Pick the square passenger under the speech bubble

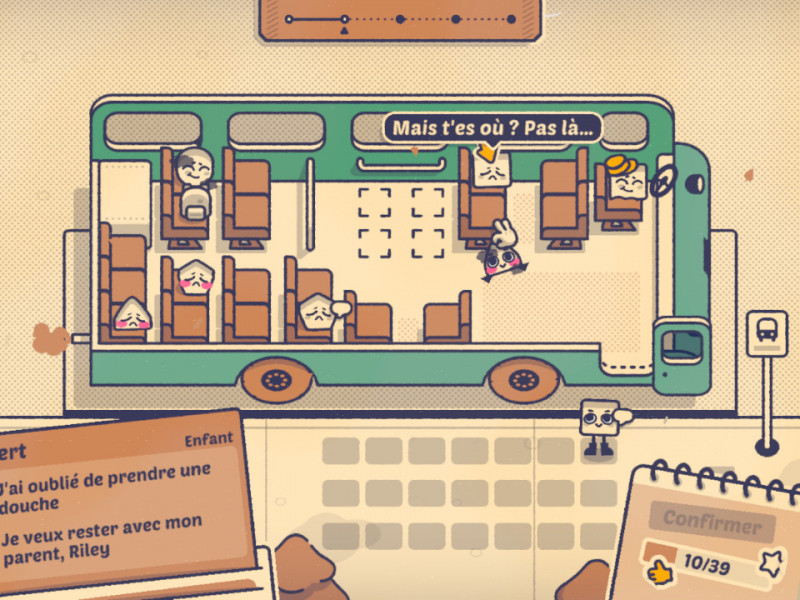(x=491, y=172)
